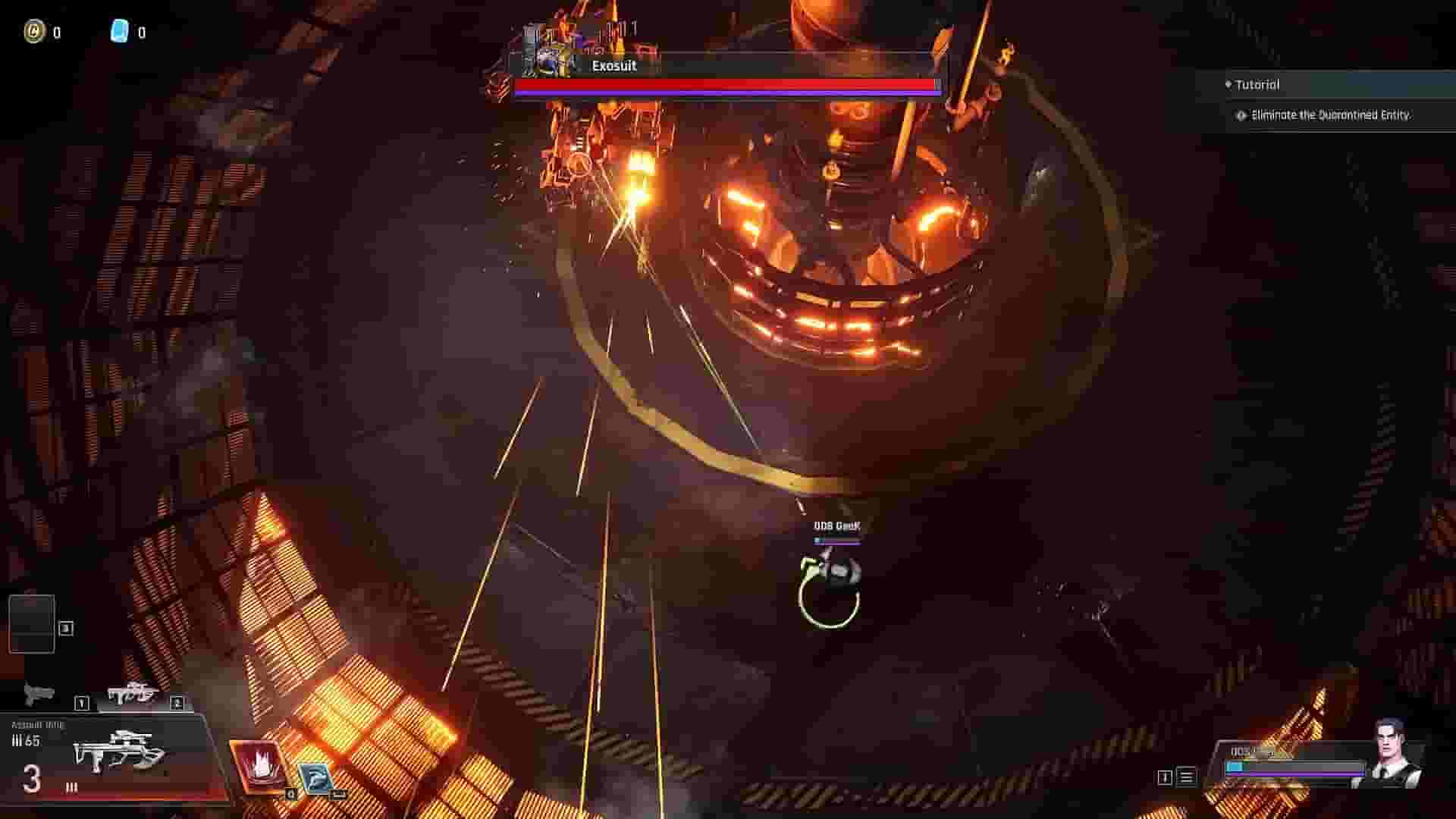Toggle weapon slot 2 keybind indicator
This screenshot has width=1456, height=819.
coord(178,703)
